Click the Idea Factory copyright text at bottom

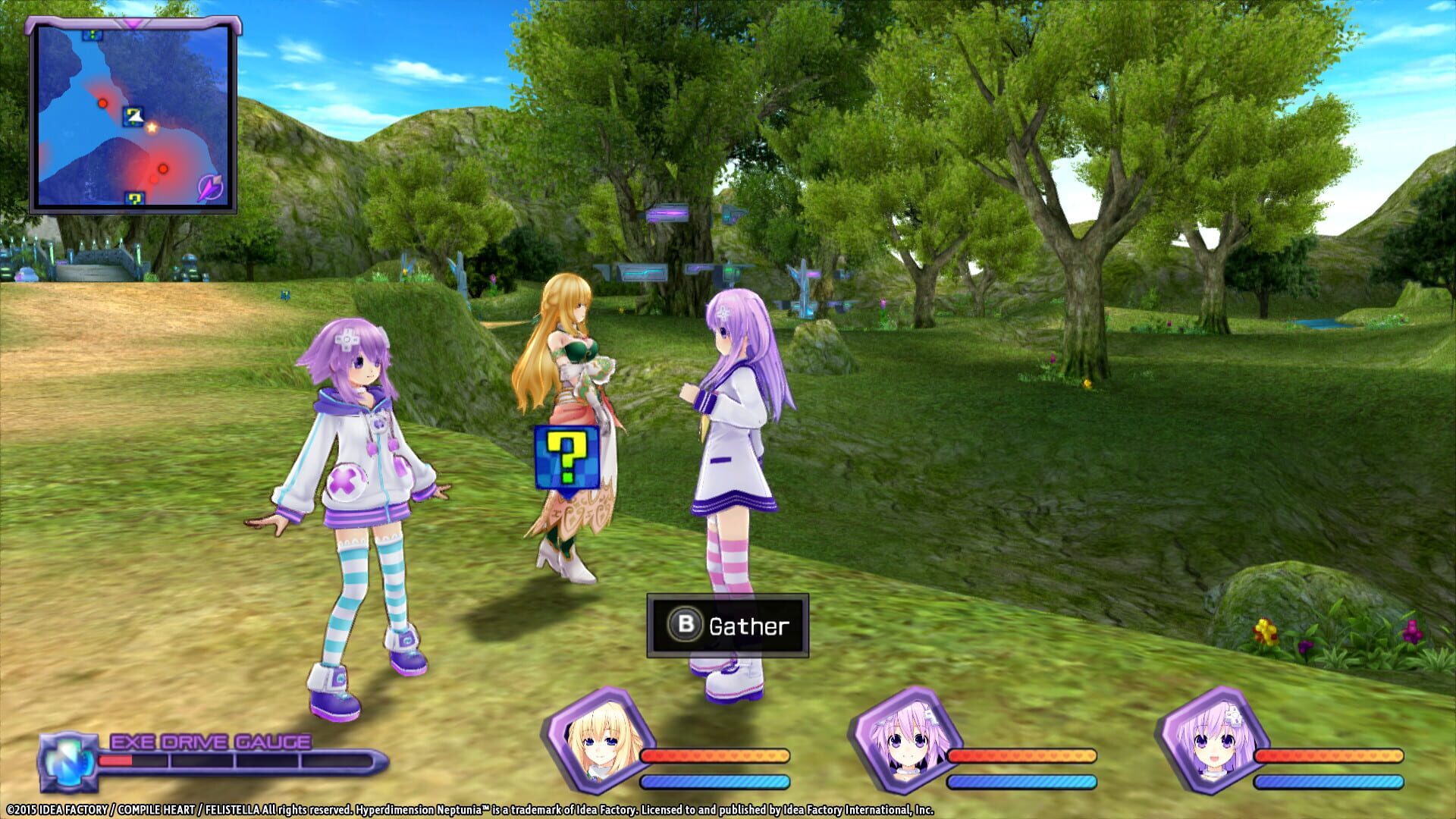click(470, 808)
